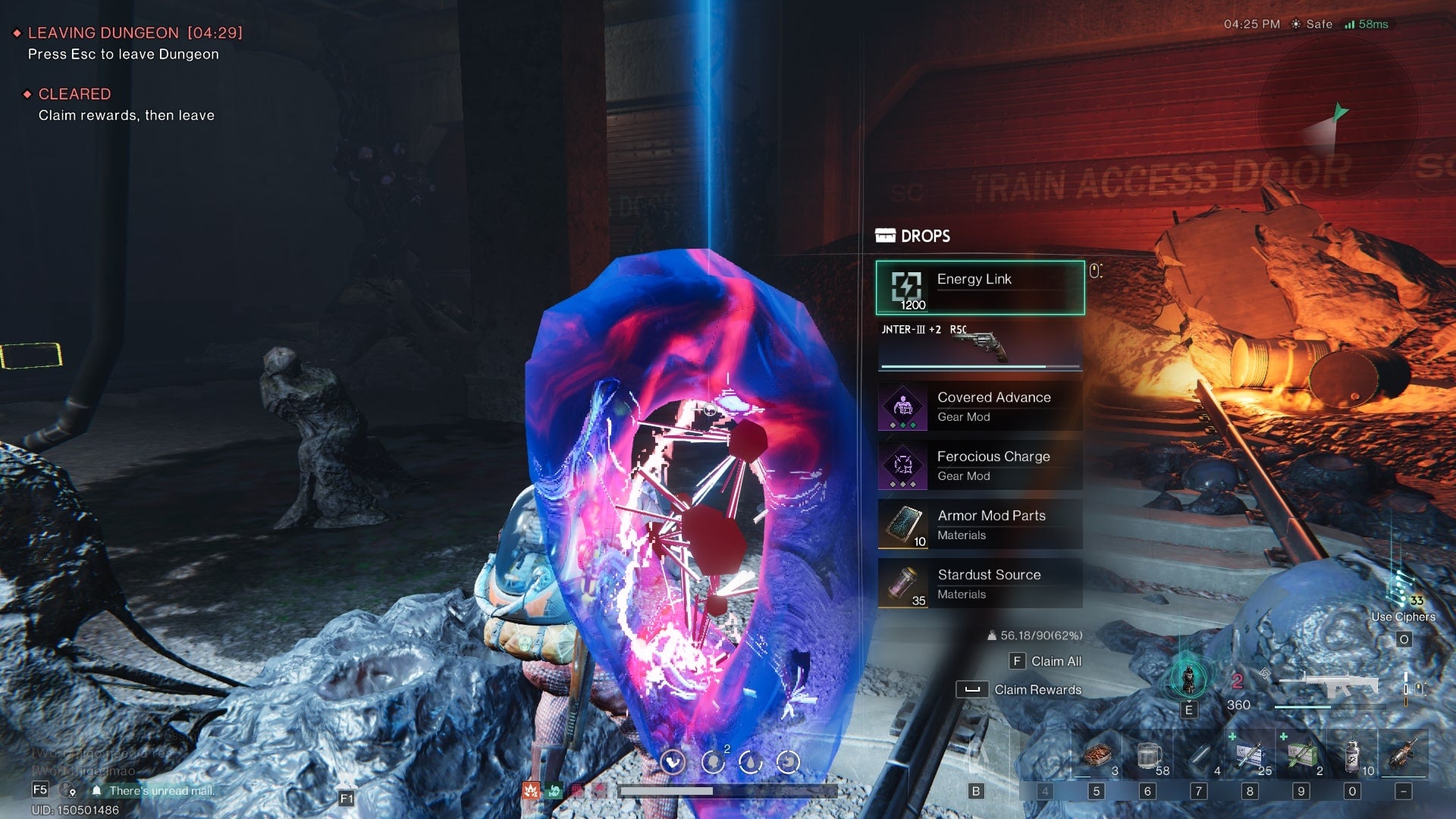Open the circular minimap
Viewport: 1456px width, 819px height.
coord(1337,118)
